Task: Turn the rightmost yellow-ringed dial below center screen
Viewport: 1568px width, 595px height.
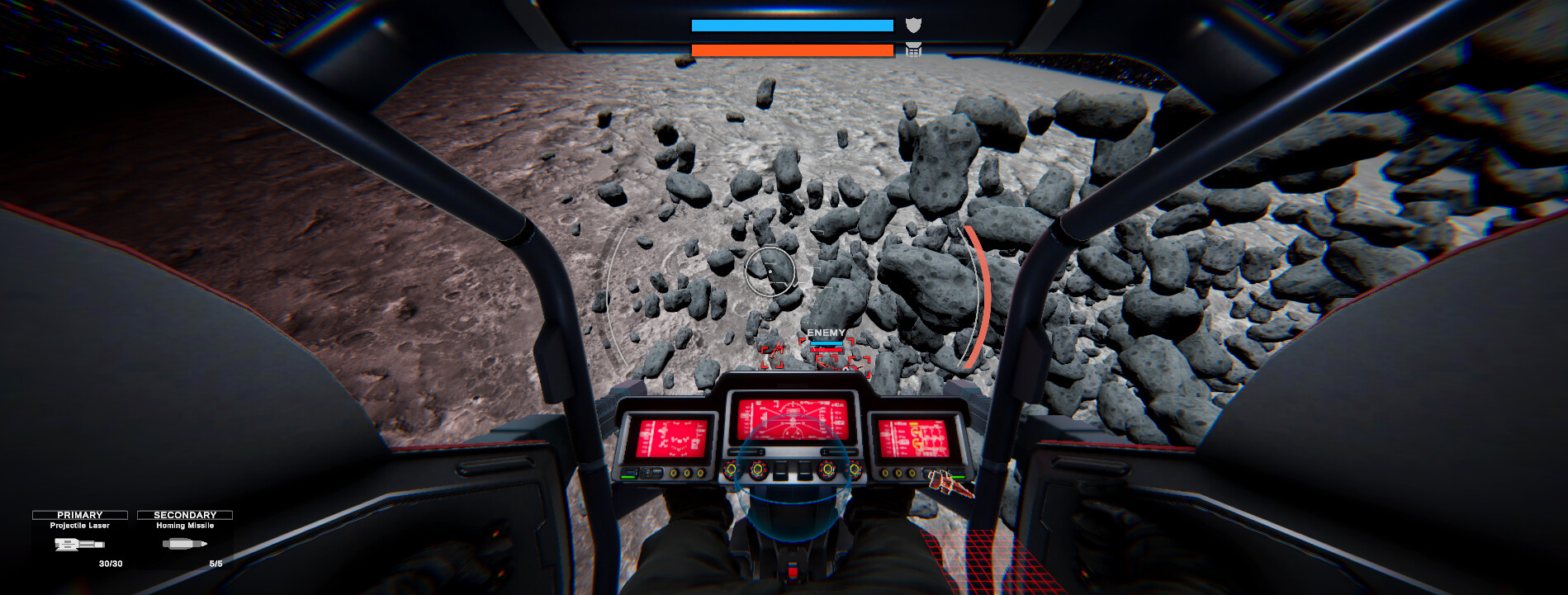Action: (855, 470)
